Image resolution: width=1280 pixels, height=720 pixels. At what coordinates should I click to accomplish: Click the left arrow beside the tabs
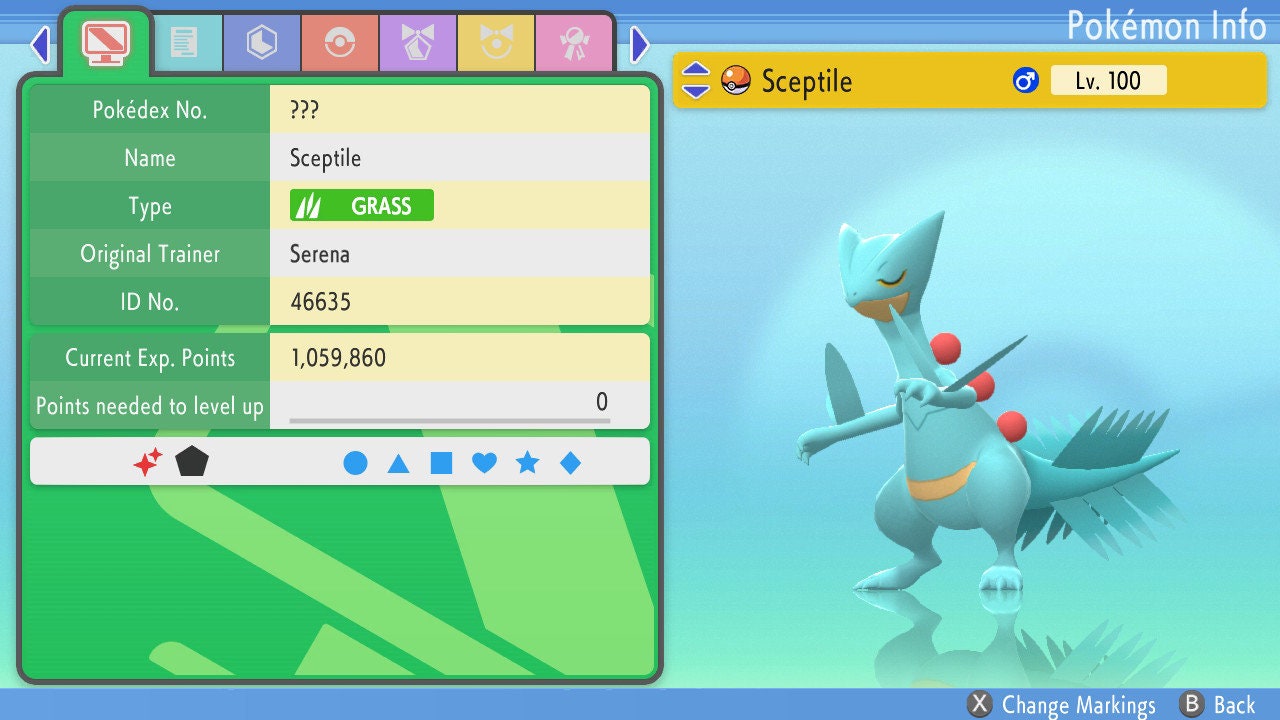pyautogui.click(x=40, y=44)
